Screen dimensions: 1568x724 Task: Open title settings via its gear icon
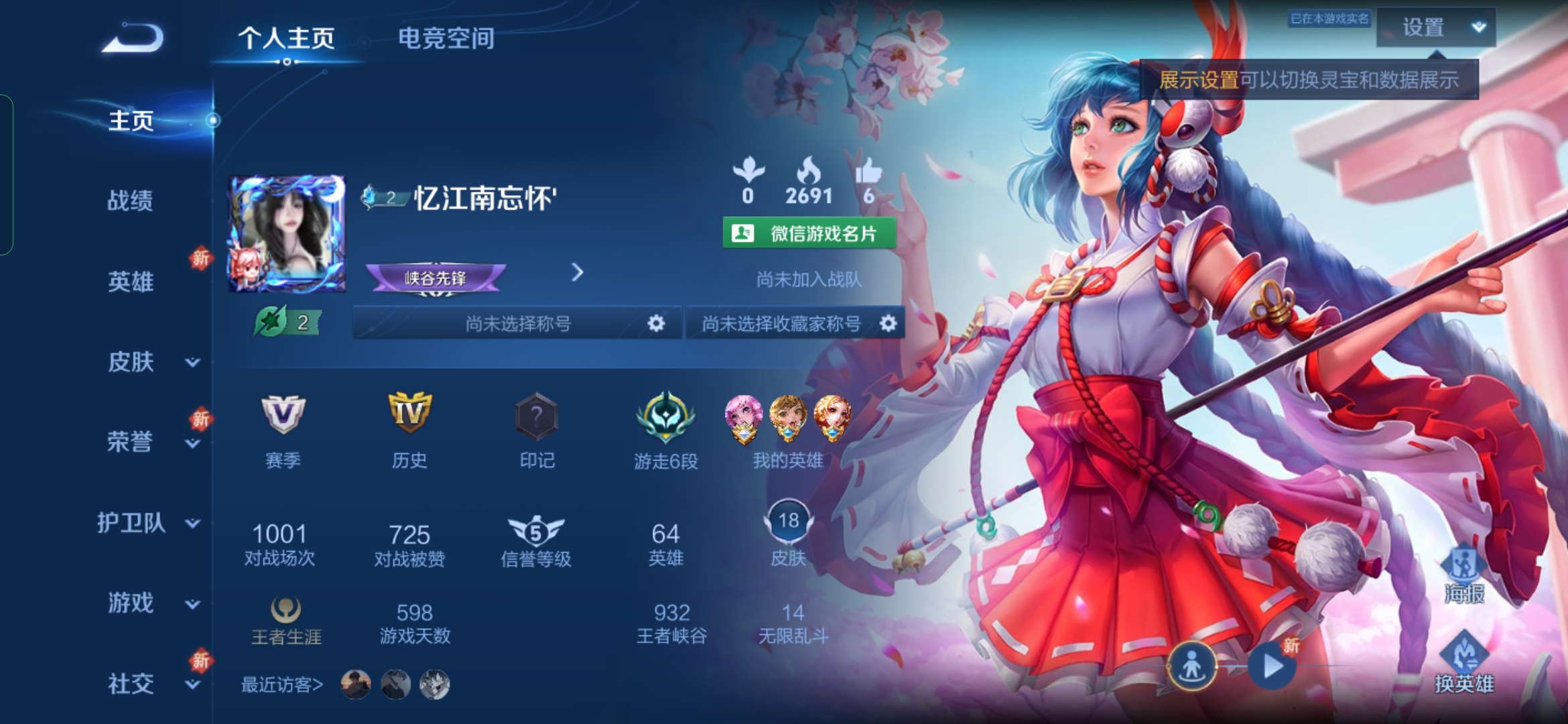point(655,323)
